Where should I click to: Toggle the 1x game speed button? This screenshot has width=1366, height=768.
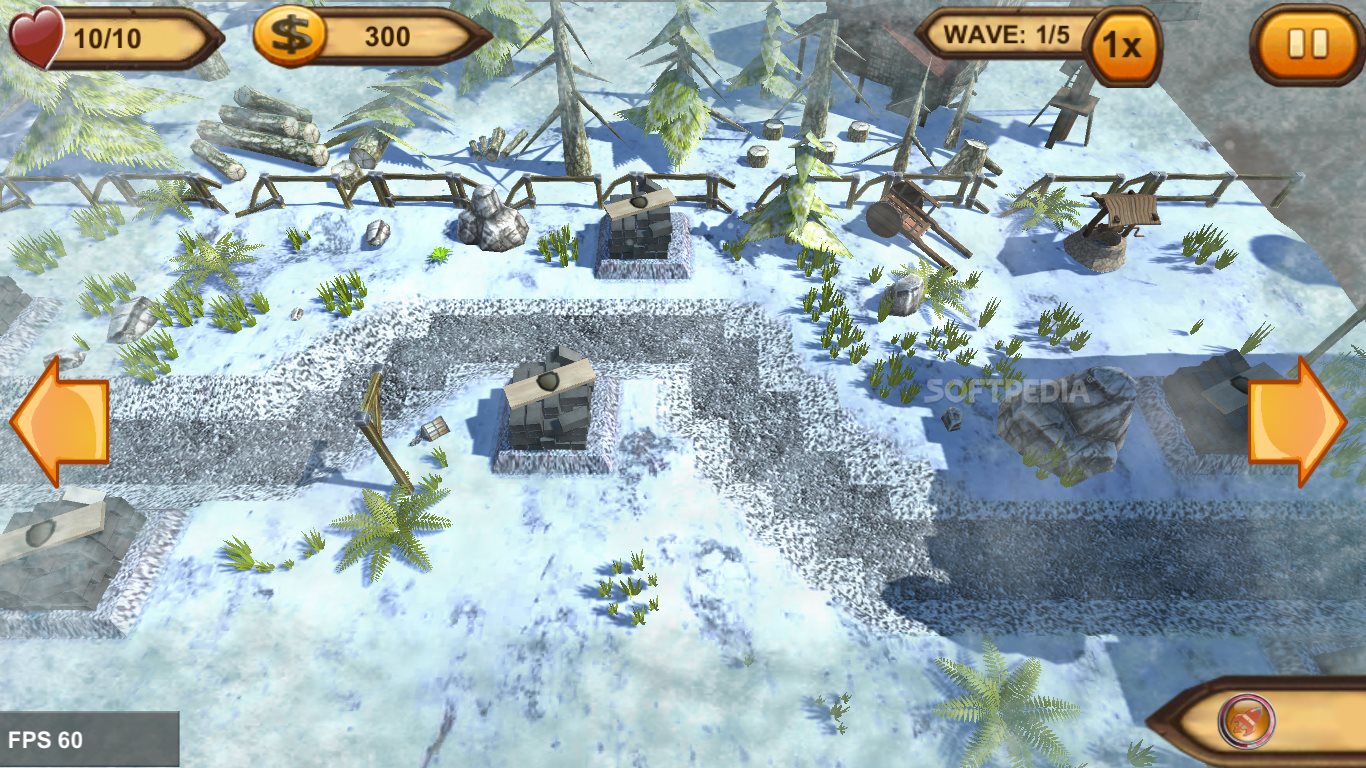coord(1123,46)
